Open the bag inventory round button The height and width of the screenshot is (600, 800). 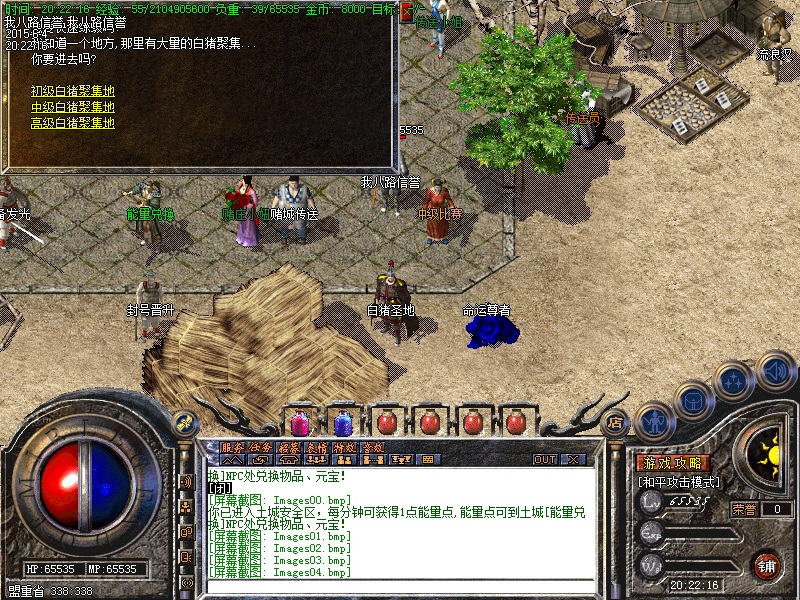click(693, 400)
